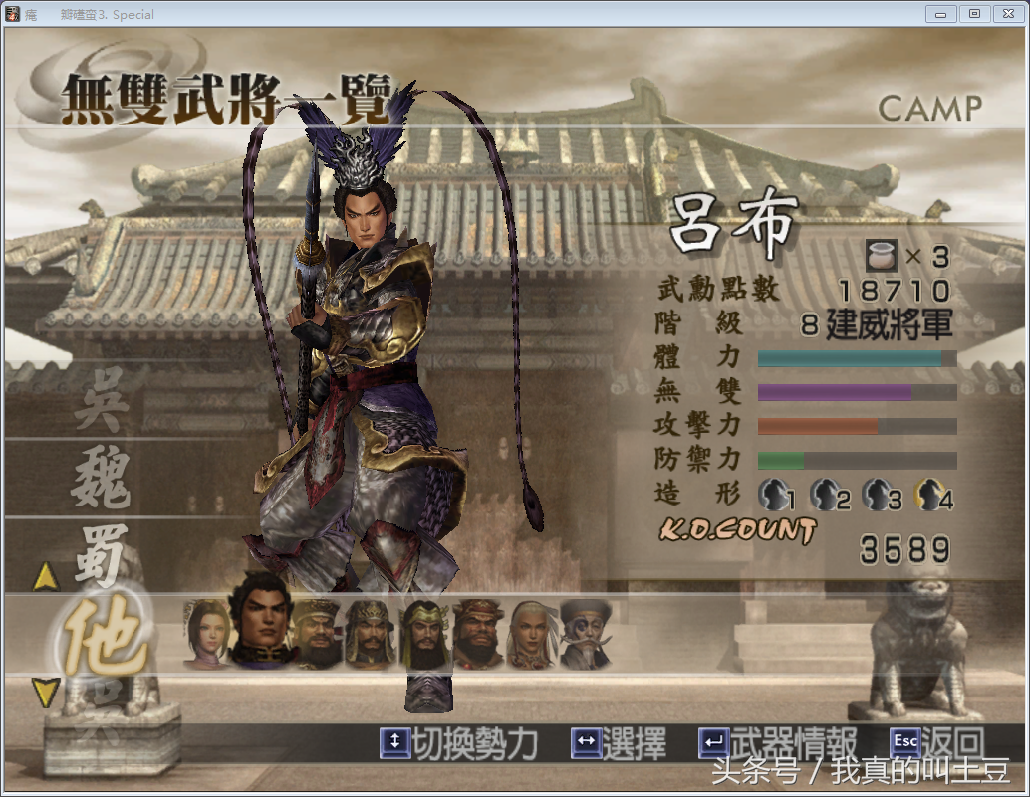Choose costume model 3
Viewport: 1030px width, 797px height.
[x=882, y=494]
